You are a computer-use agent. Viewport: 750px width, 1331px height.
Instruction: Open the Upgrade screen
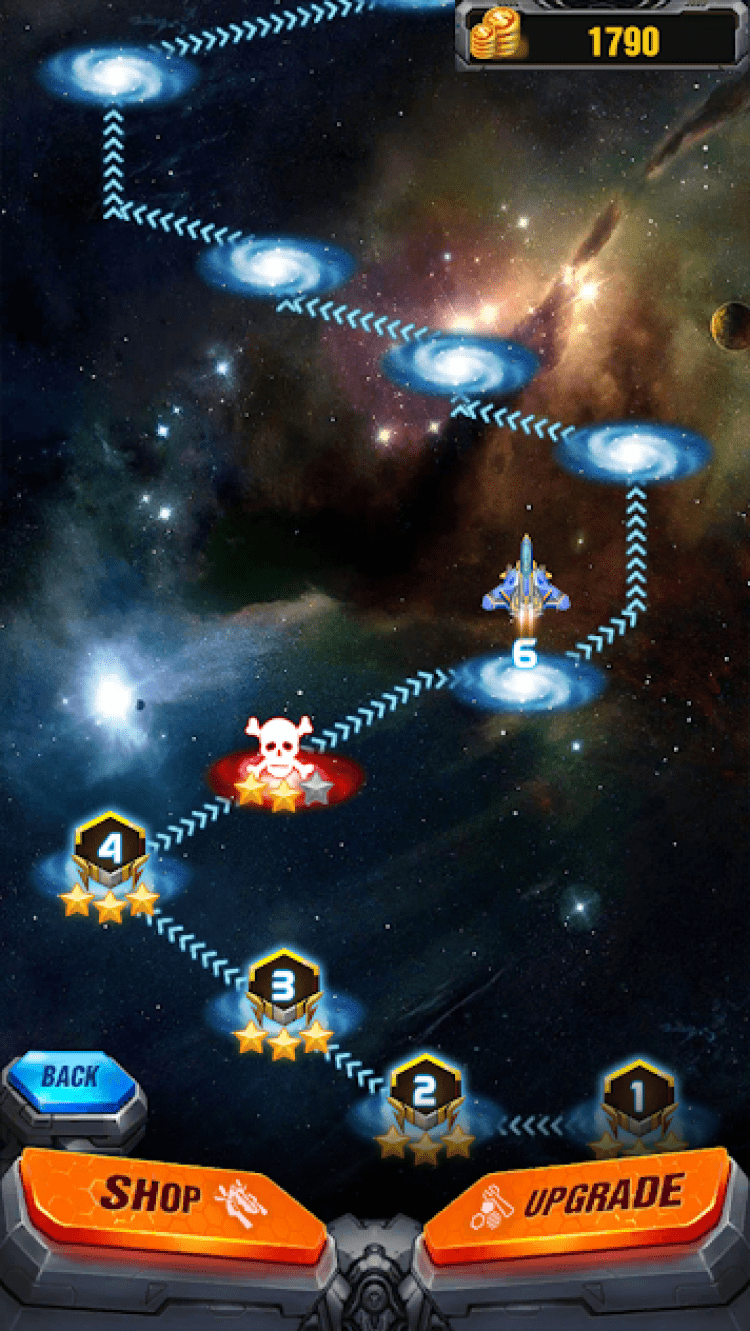point(580,1197)
